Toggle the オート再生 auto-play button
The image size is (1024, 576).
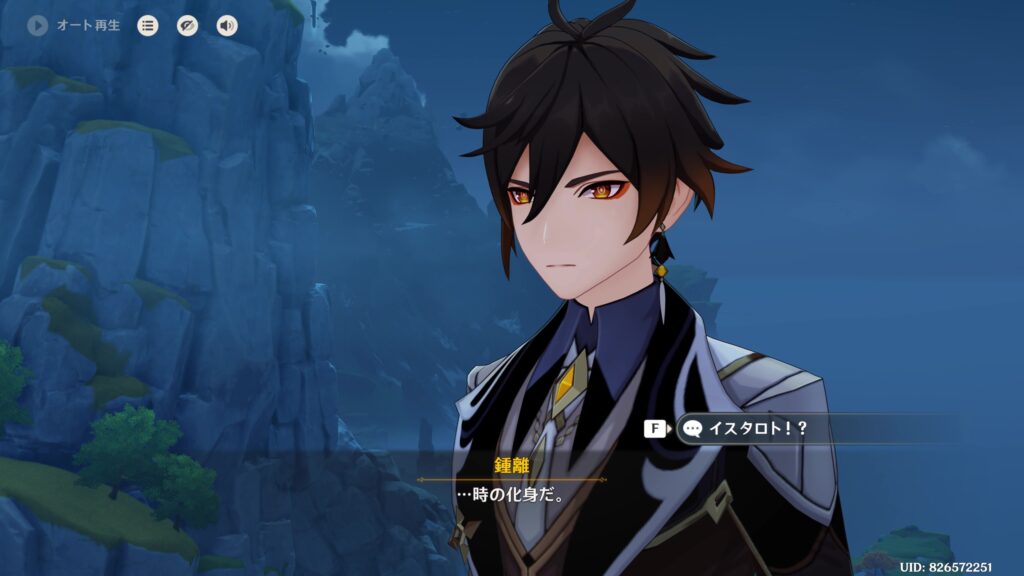pos(39,26)
